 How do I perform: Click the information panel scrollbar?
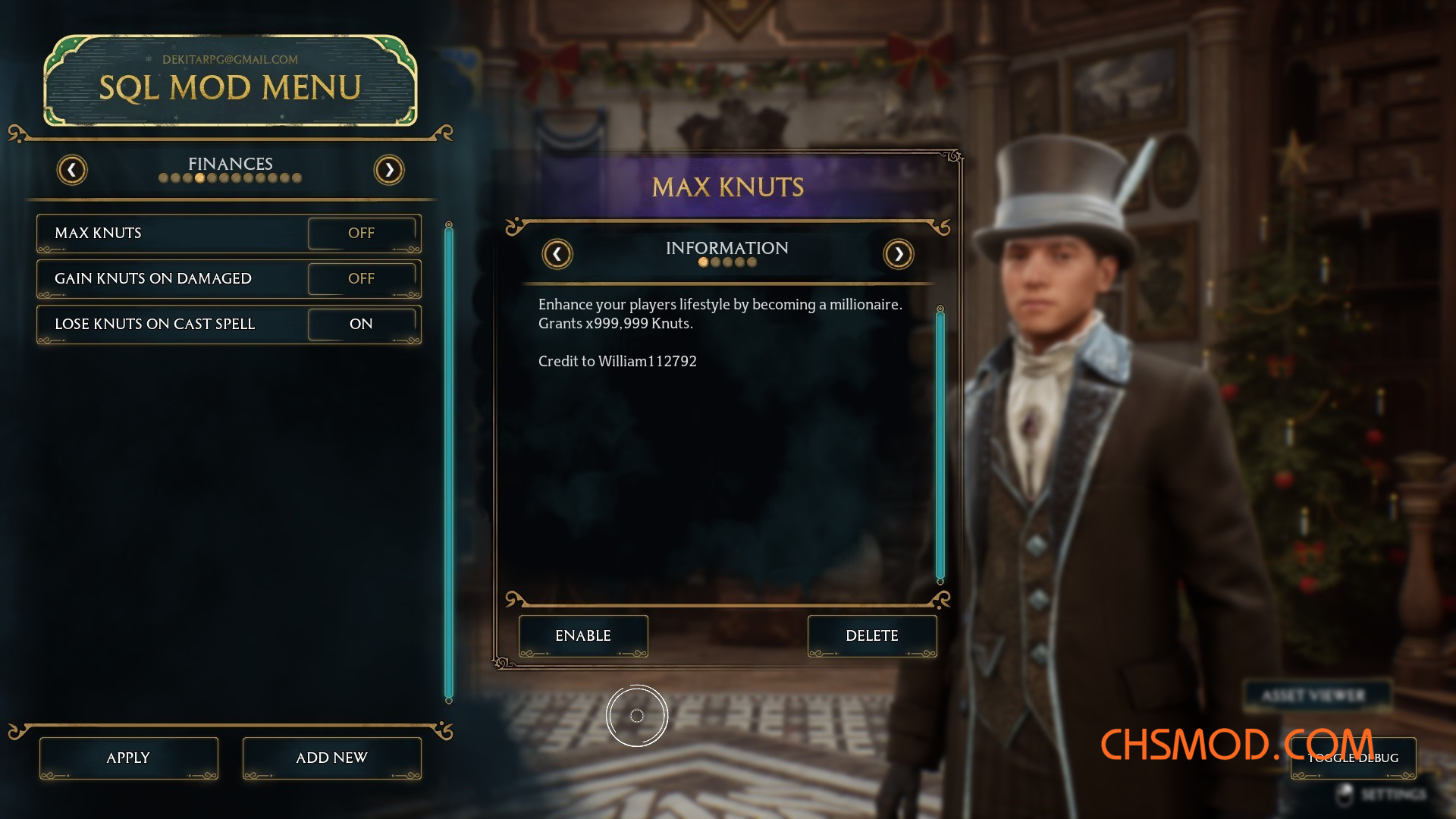tap(940, 445)
